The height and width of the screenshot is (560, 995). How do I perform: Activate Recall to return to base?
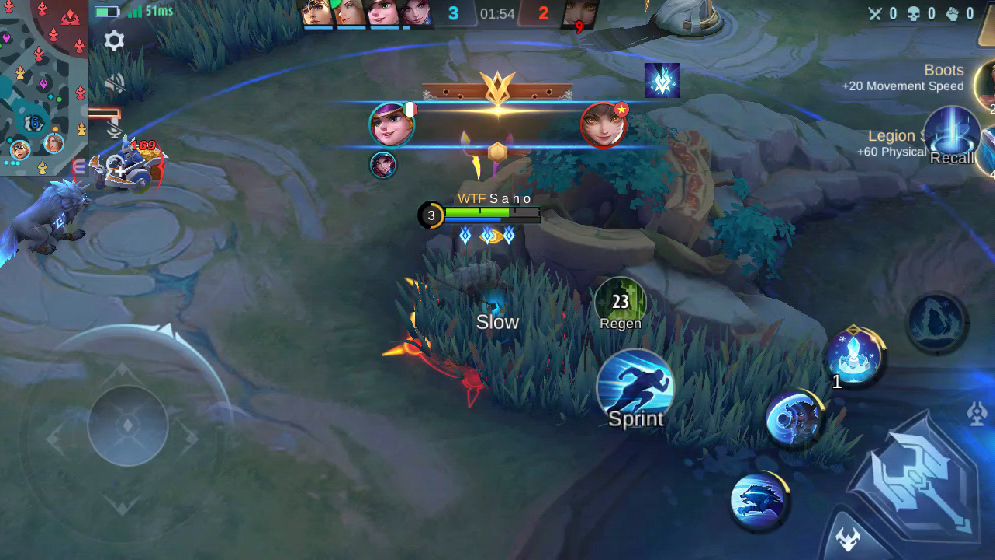tap(951, 134)
